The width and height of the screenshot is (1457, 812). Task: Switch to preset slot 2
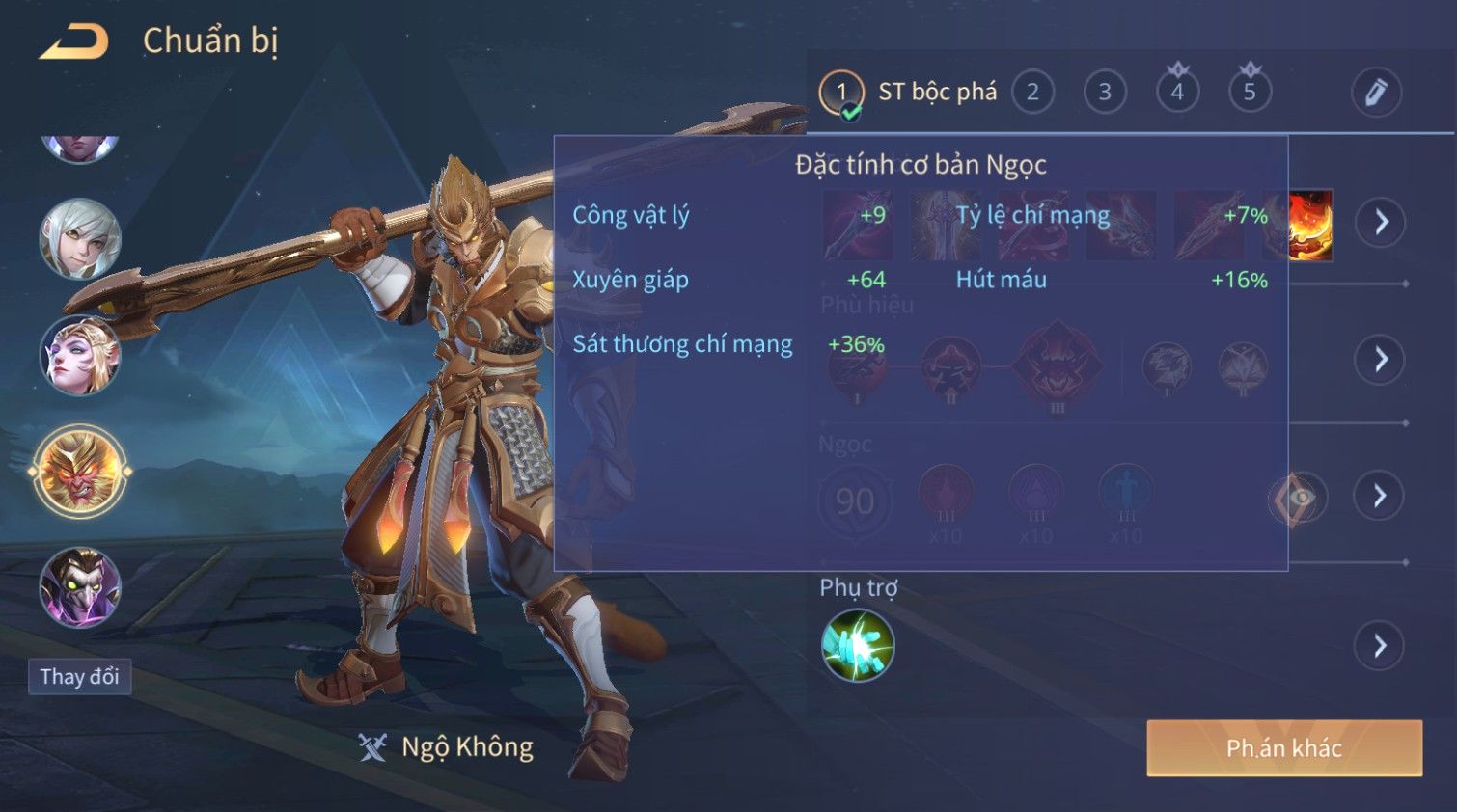tap(1032, 93)
